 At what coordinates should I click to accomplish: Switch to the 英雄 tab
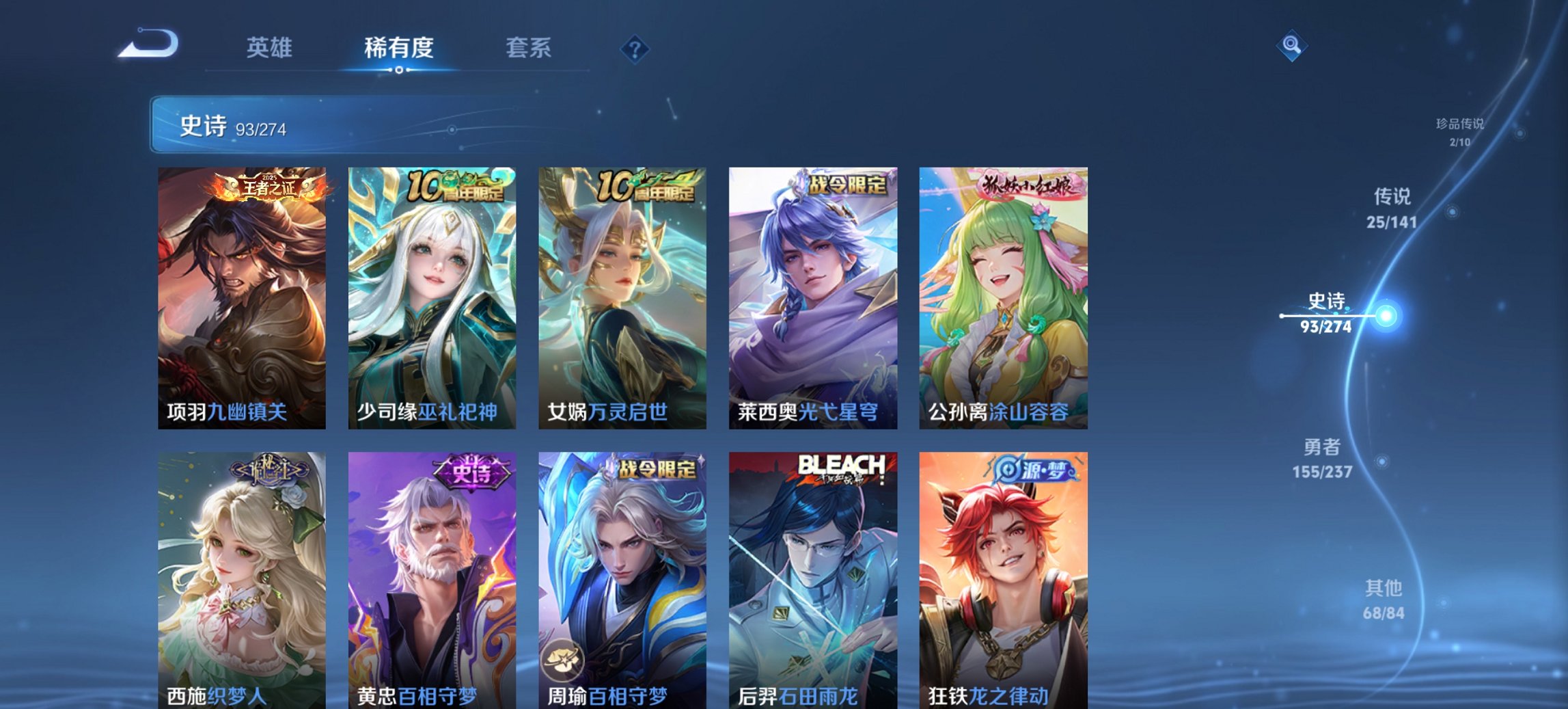(x=270, y=48)
